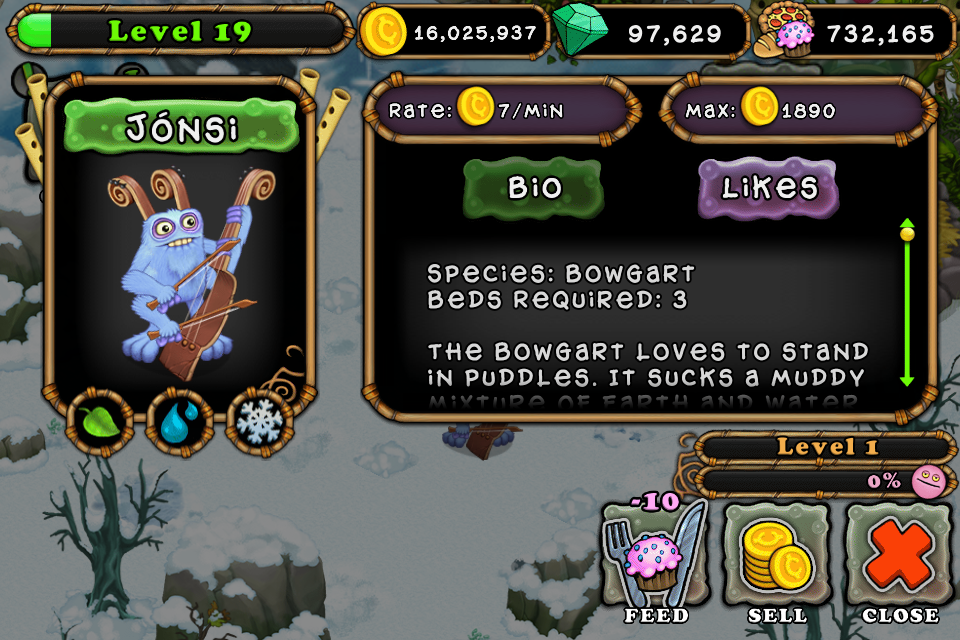Tap the Jónsi monster name label
The width and height of the screenshot is (960, 640).
[181, 128]
